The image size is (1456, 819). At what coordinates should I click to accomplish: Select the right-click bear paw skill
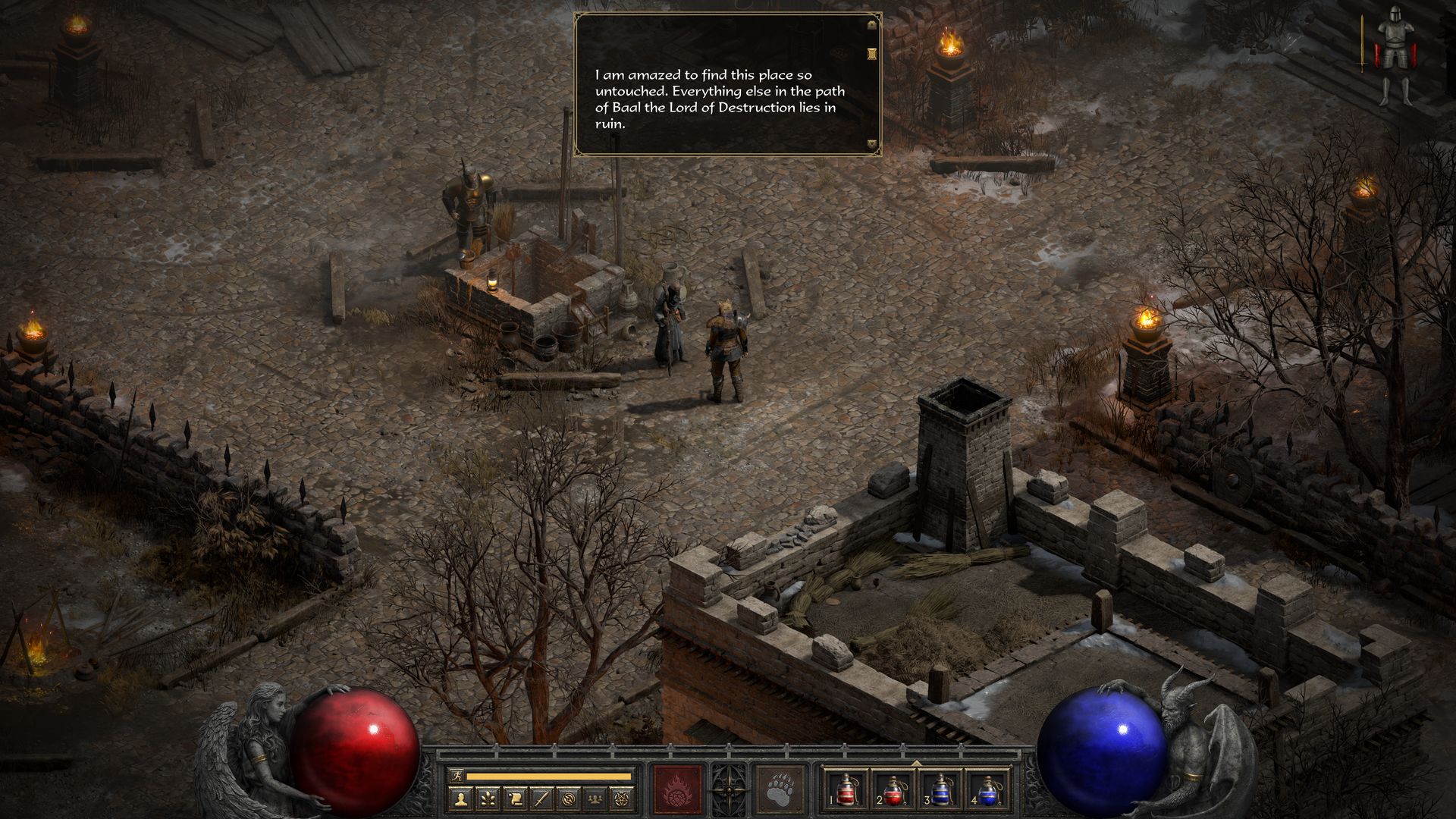click(781, 789)
